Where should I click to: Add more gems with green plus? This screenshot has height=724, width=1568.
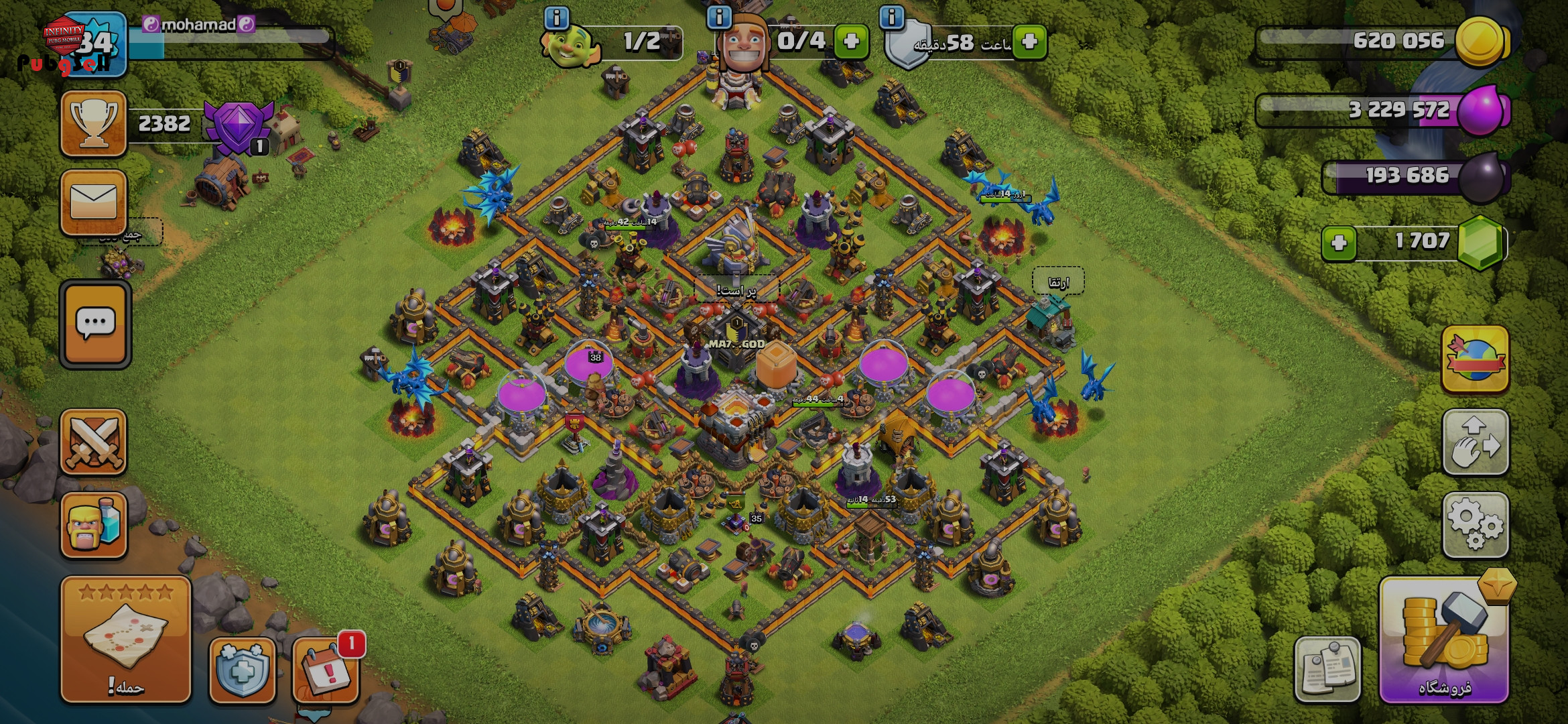1339,242
